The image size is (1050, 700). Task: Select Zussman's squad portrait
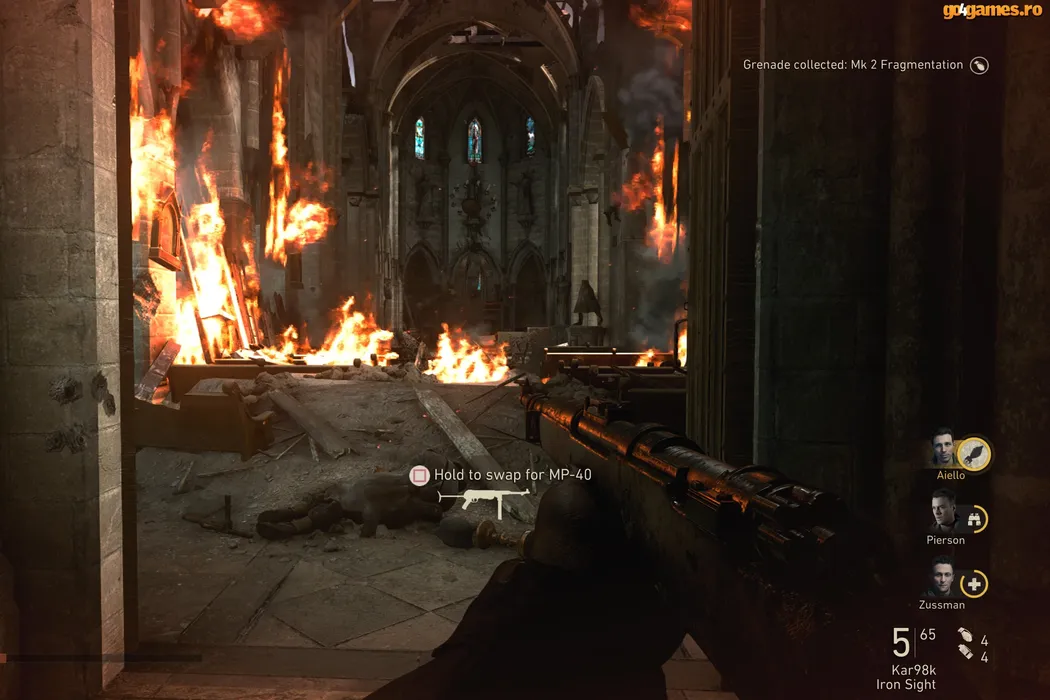pos(941,578)
